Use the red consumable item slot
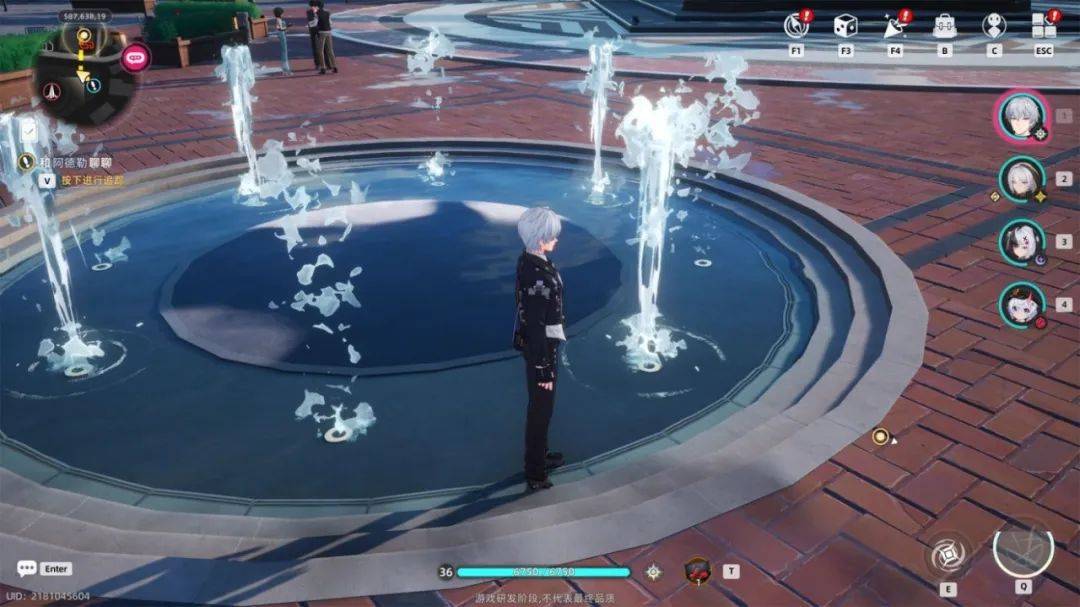Image resolution: width=1080 pixels, height=607 pixels. 697,571
